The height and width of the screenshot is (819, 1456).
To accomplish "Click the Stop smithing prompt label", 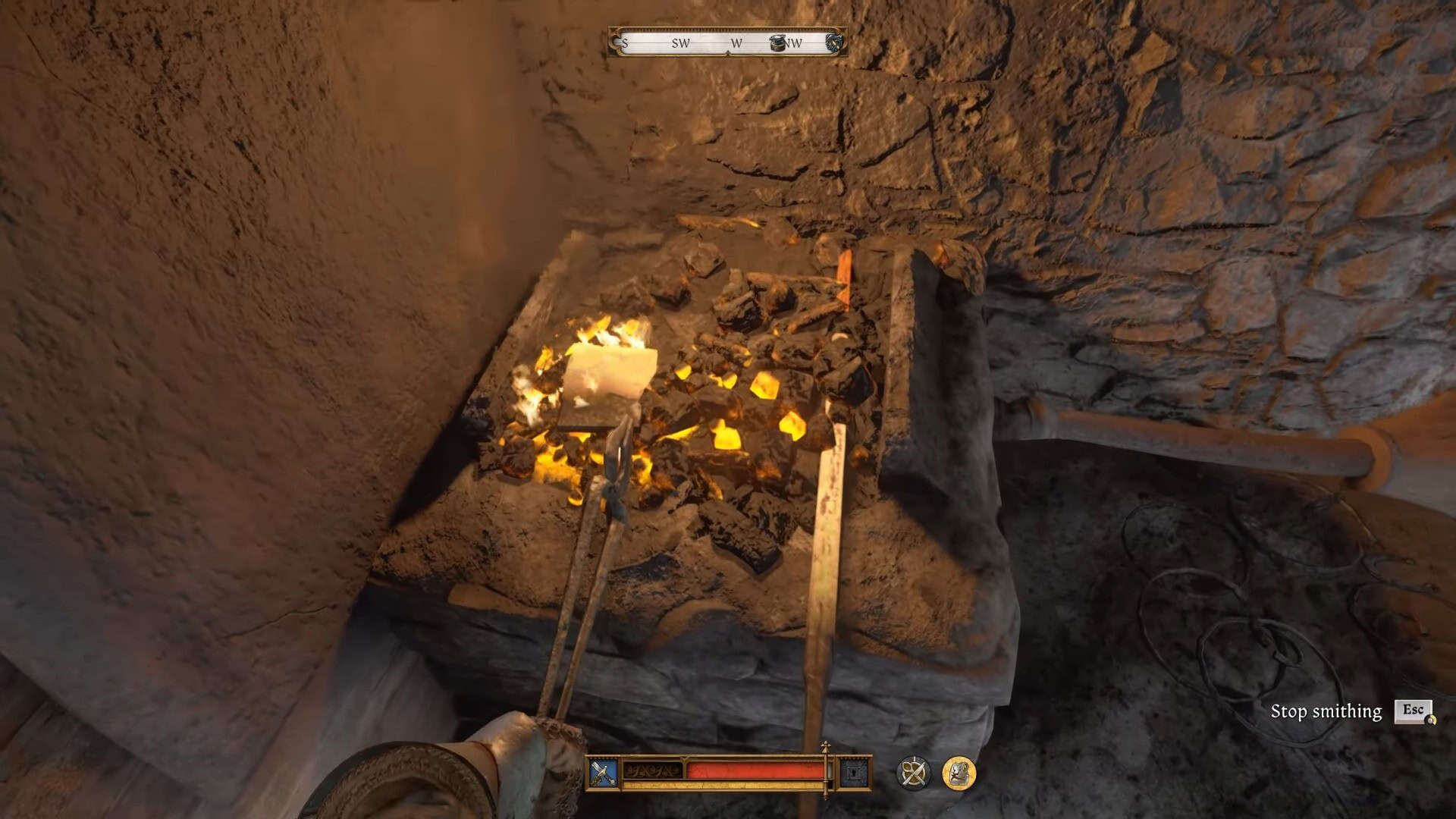I will pyautogui.click(x=1326, y=711).
